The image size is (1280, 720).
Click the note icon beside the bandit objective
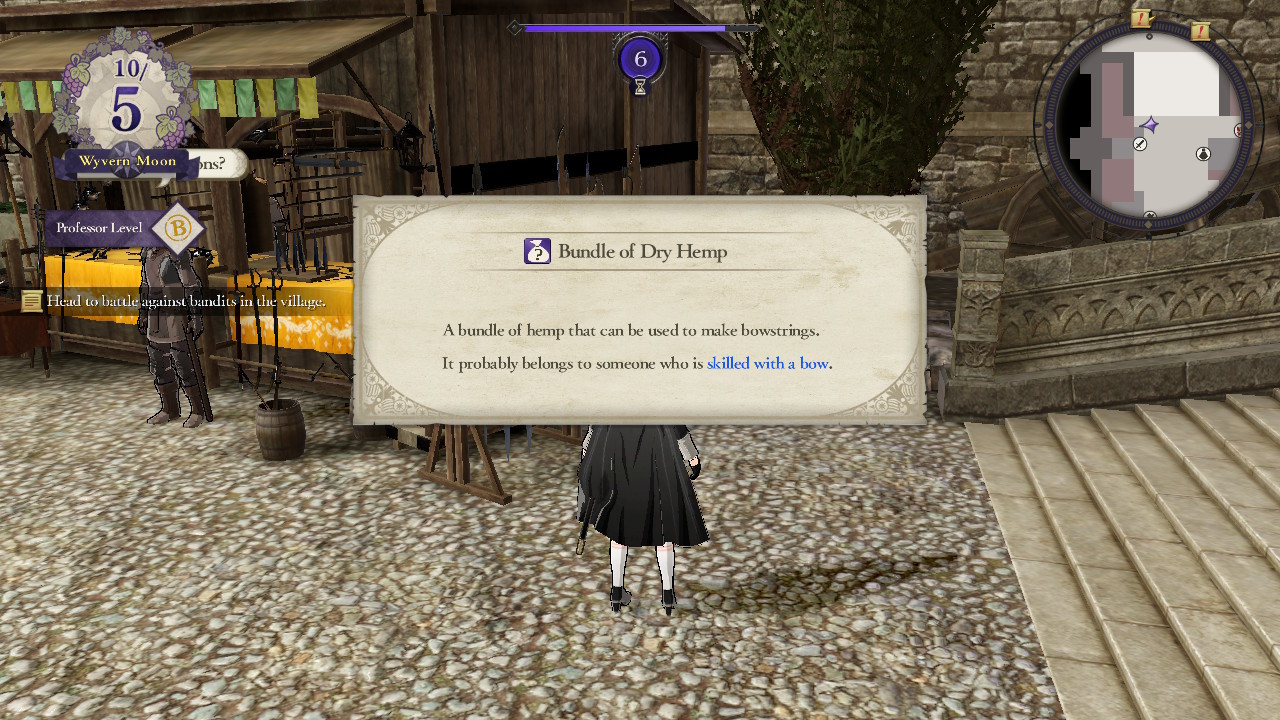tap(30, 298)
